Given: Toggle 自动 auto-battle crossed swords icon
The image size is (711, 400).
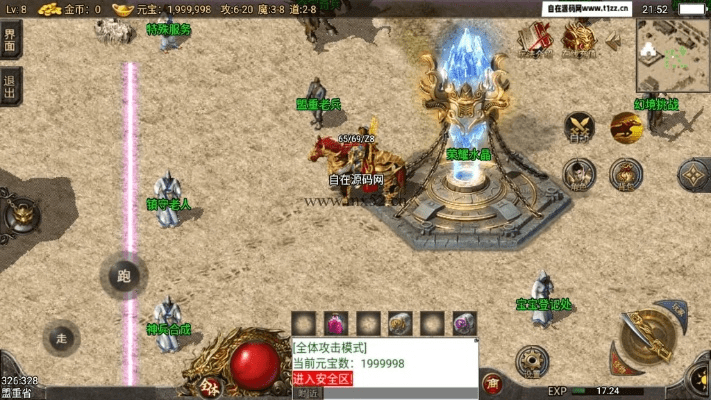Looking at the screenshot, I should 580,126.
